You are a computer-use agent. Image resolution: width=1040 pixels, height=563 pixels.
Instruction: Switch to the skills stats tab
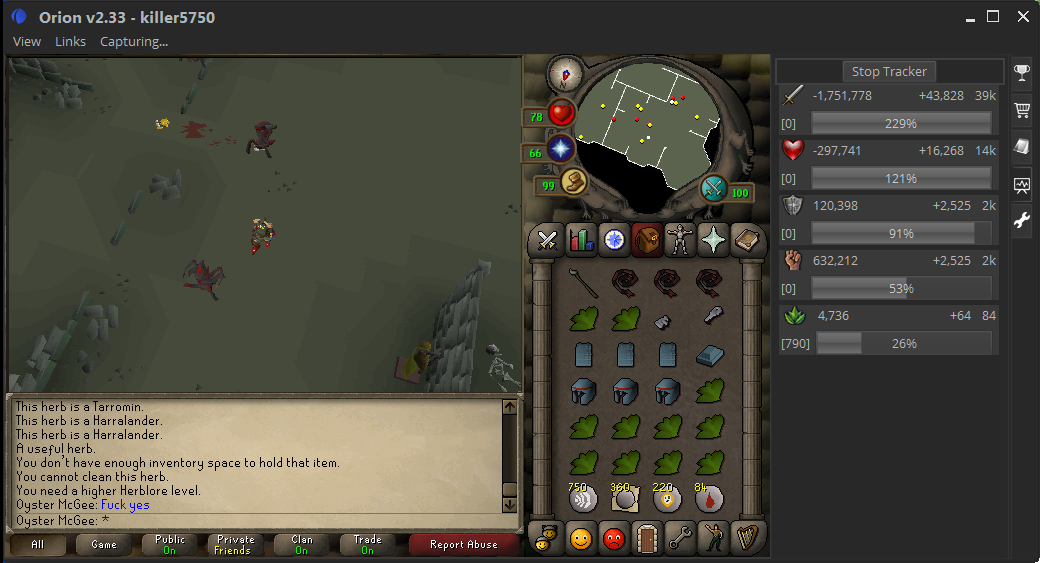tap(581, 240)
